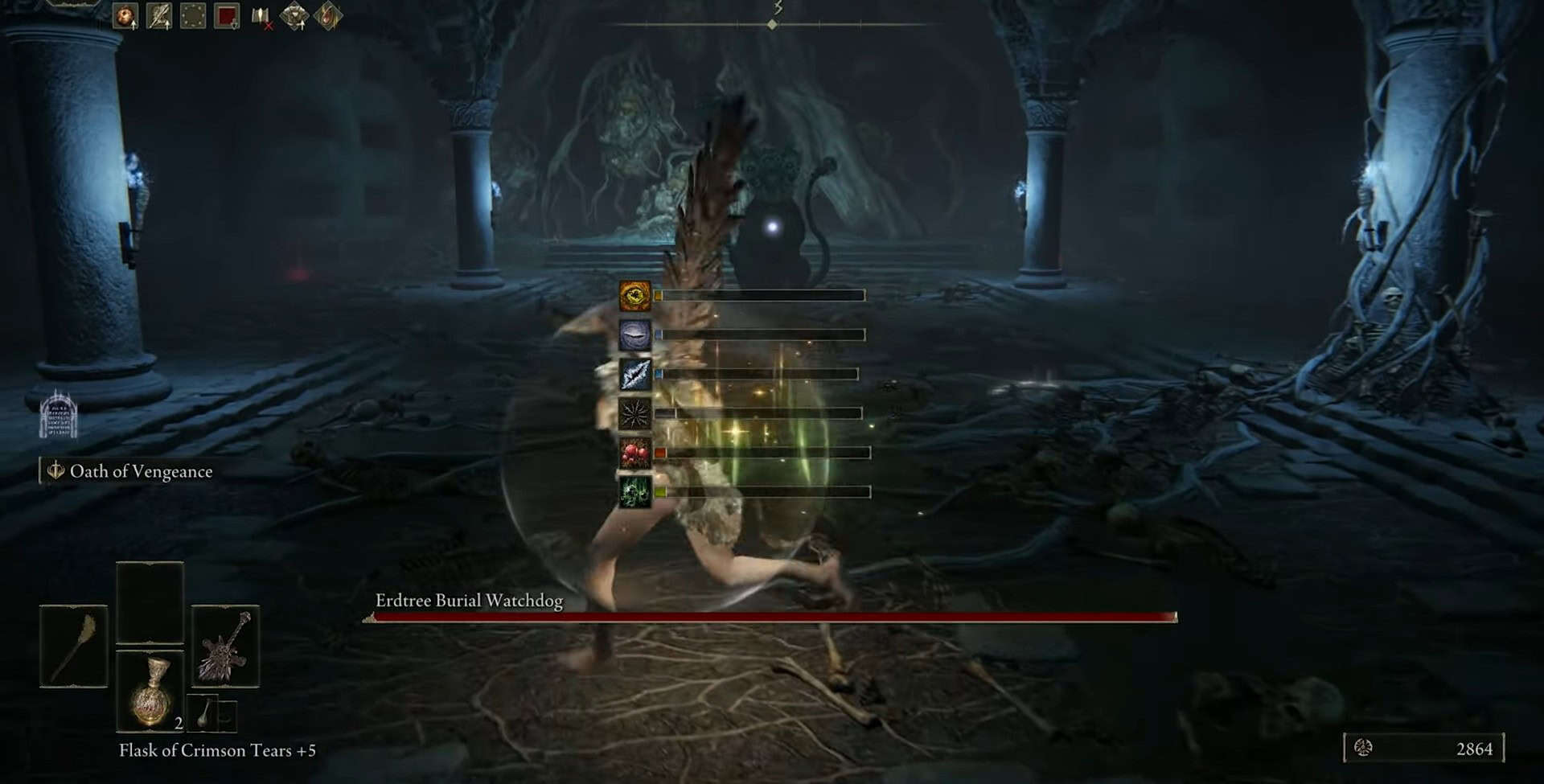Viewport: 1544px width, 784px height.
Task: Click the yellow eye madness buildup icon
Action: 634,296
